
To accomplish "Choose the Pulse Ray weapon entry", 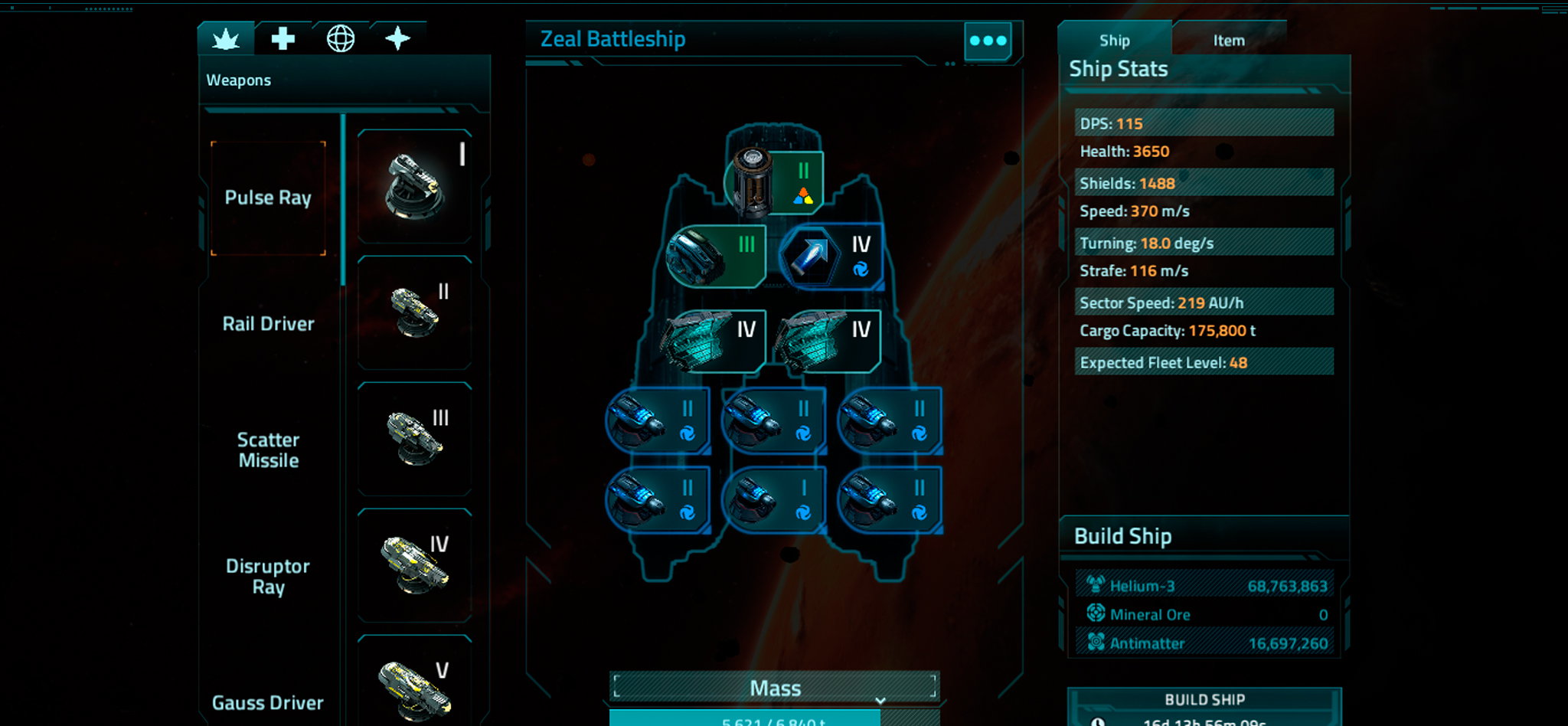I will tap(268, 198).
